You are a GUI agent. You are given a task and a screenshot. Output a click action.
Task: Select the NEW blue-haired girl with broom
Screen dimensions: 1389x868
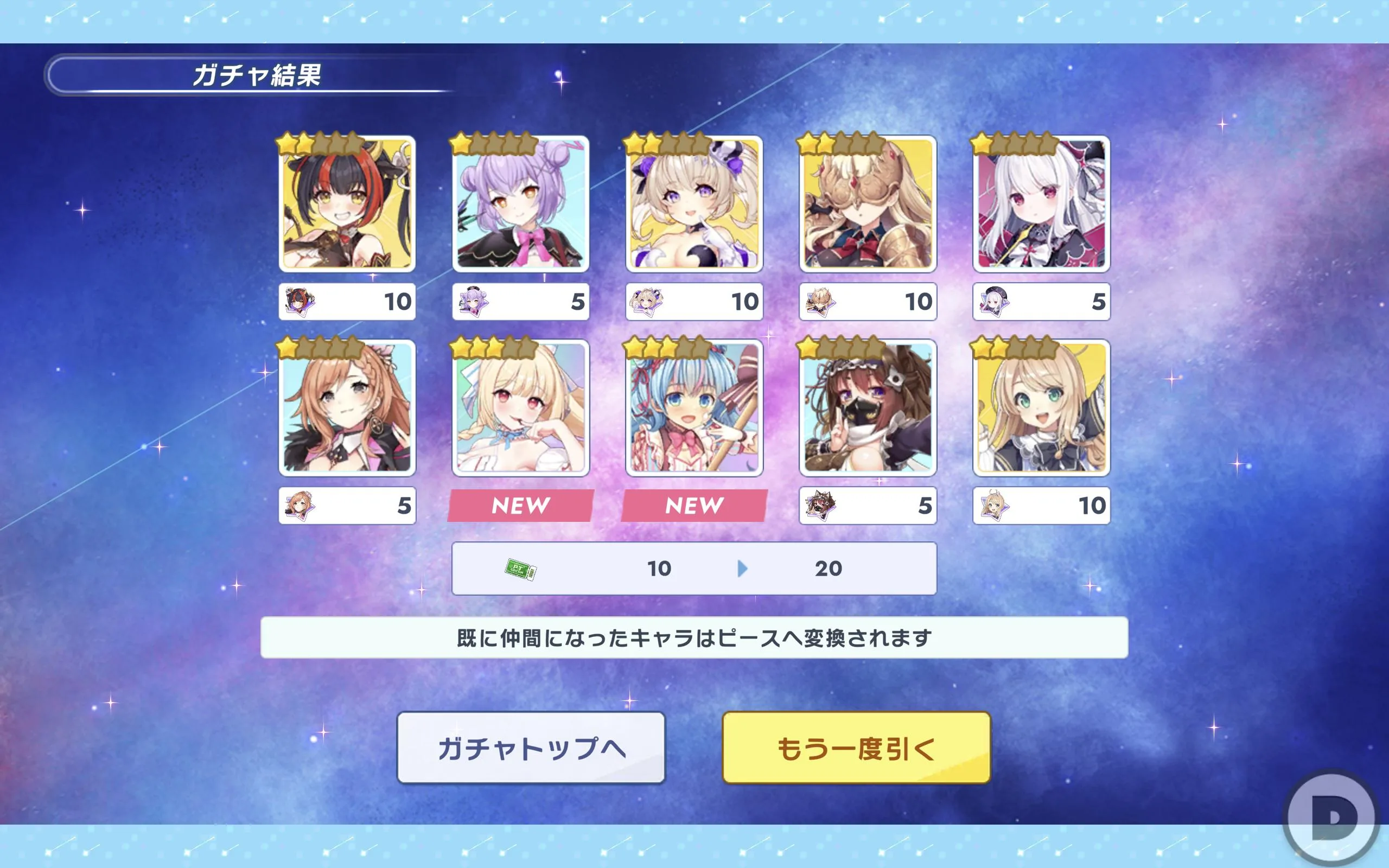click(694, 407)
